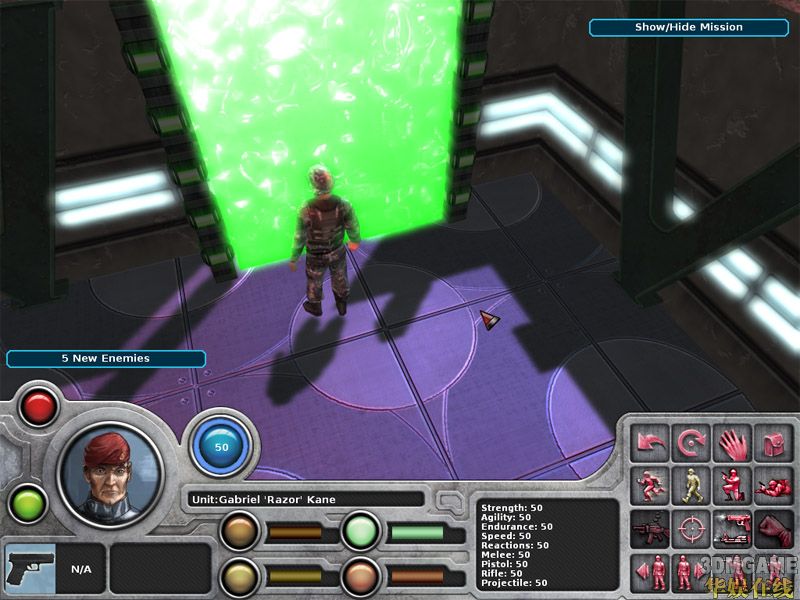
Task: Switch unit to prone stance
Action: [773, 485]
